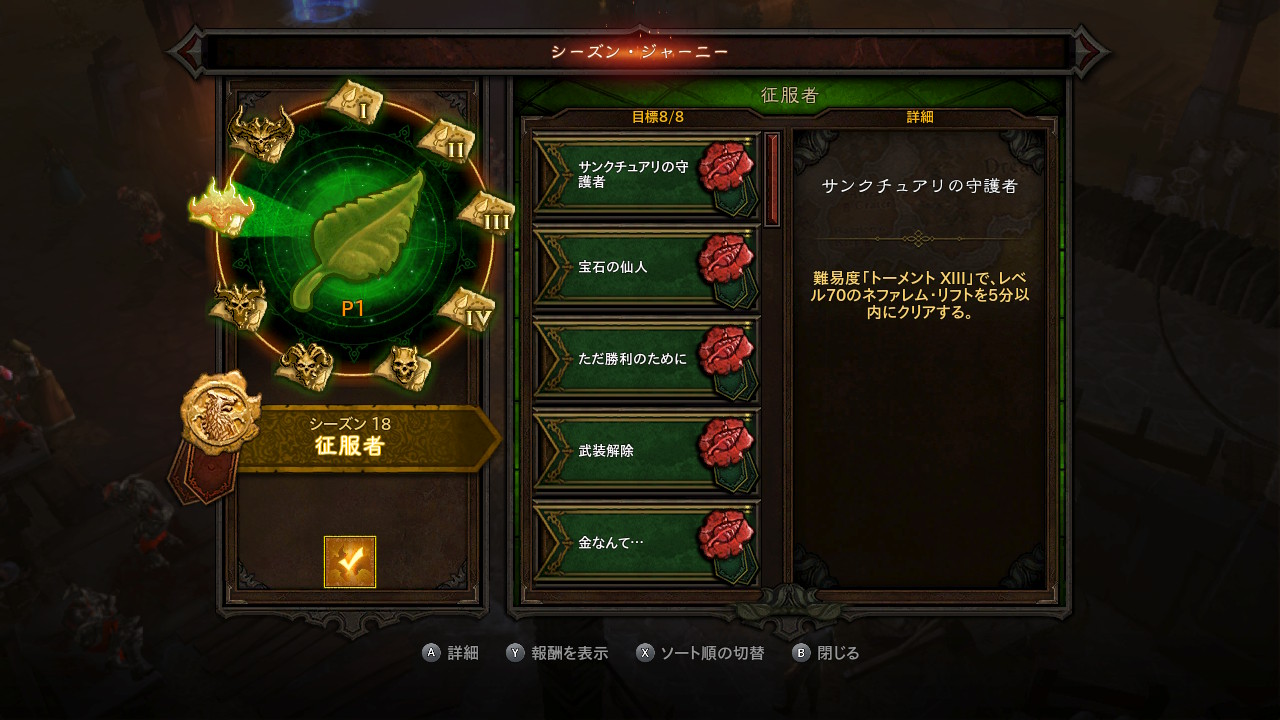
Task: Select the サンクチュアリの守護者 objective row
Action: 646,174
